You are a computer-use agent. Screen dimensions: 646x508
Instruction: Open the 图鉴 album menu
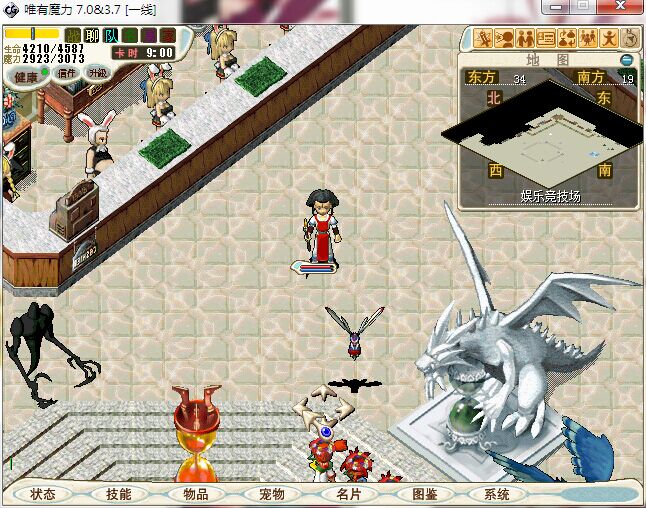tap(423, 494)
